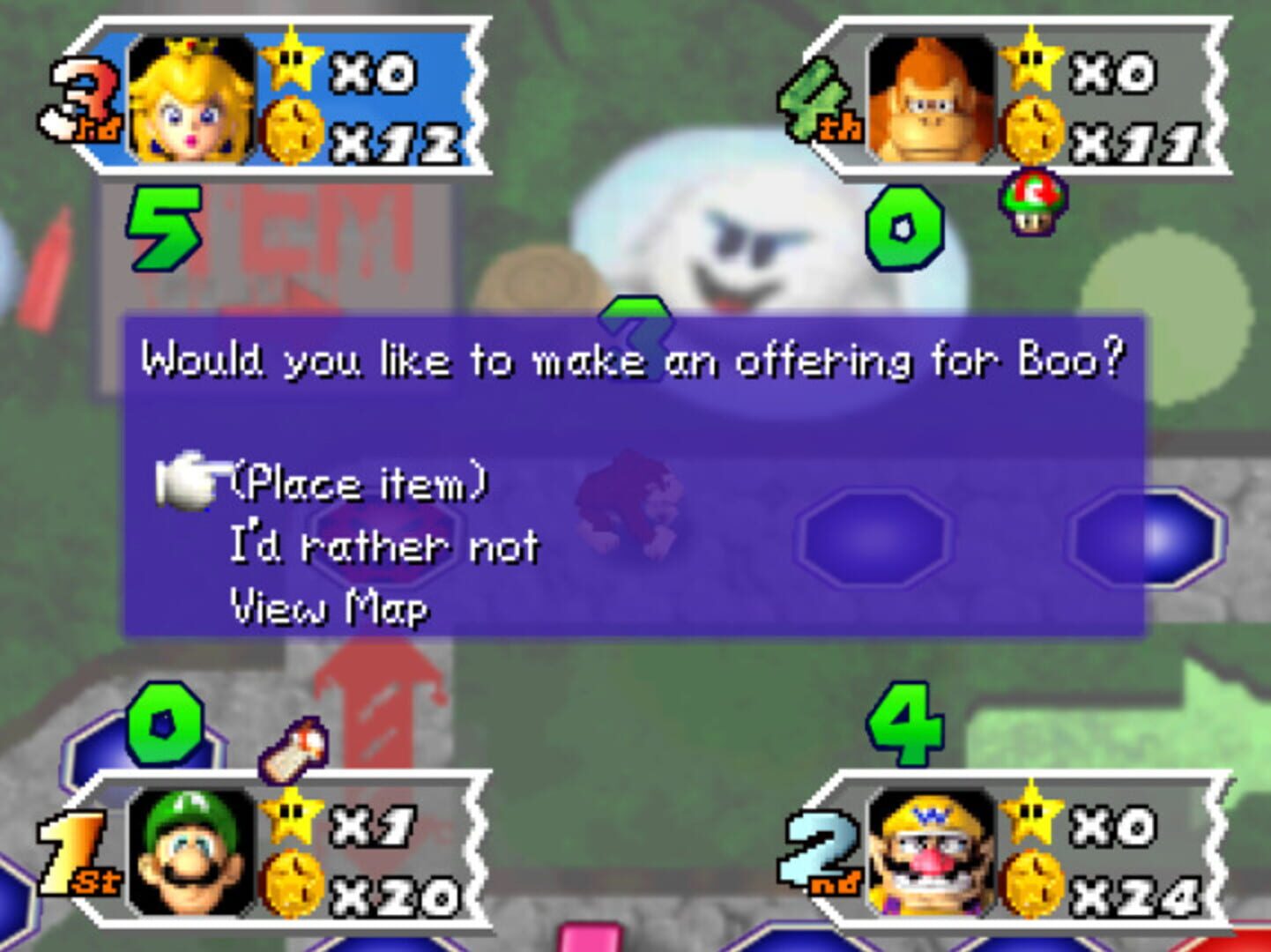This screenshot has width=1271, height=952.
Task: Click Peach's player portrait
Action: pyautogui.click(x=191, y=100)
